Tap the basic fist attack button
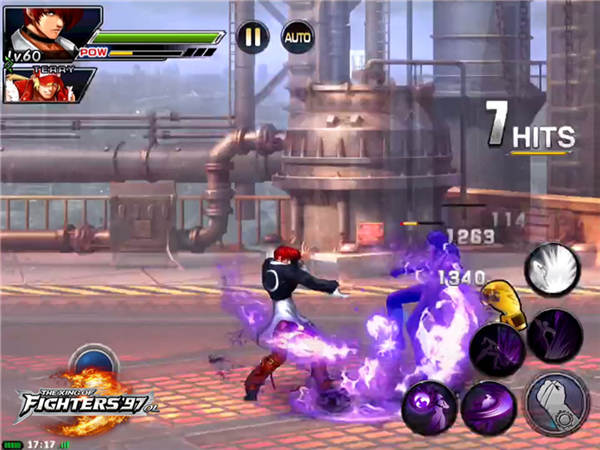The height and width of the screenshot is (450, 600). [x=556, y=403]
